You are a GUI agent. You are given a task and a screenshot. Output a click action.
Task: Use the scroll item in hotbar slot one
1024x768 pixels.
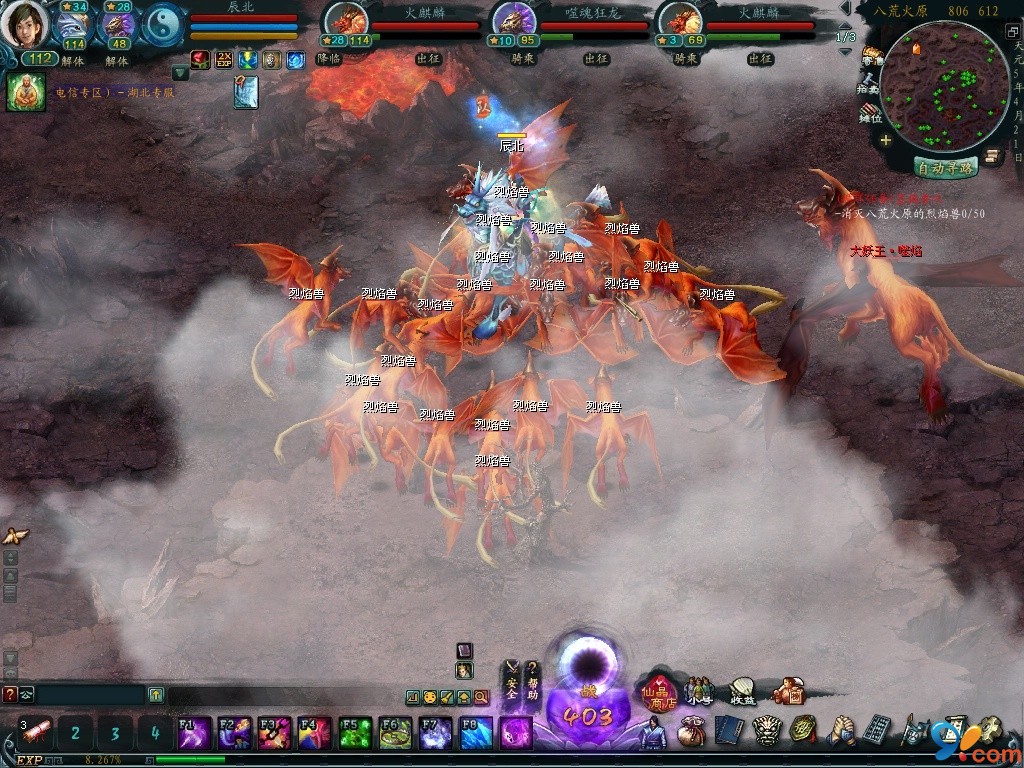click(36, 733)
